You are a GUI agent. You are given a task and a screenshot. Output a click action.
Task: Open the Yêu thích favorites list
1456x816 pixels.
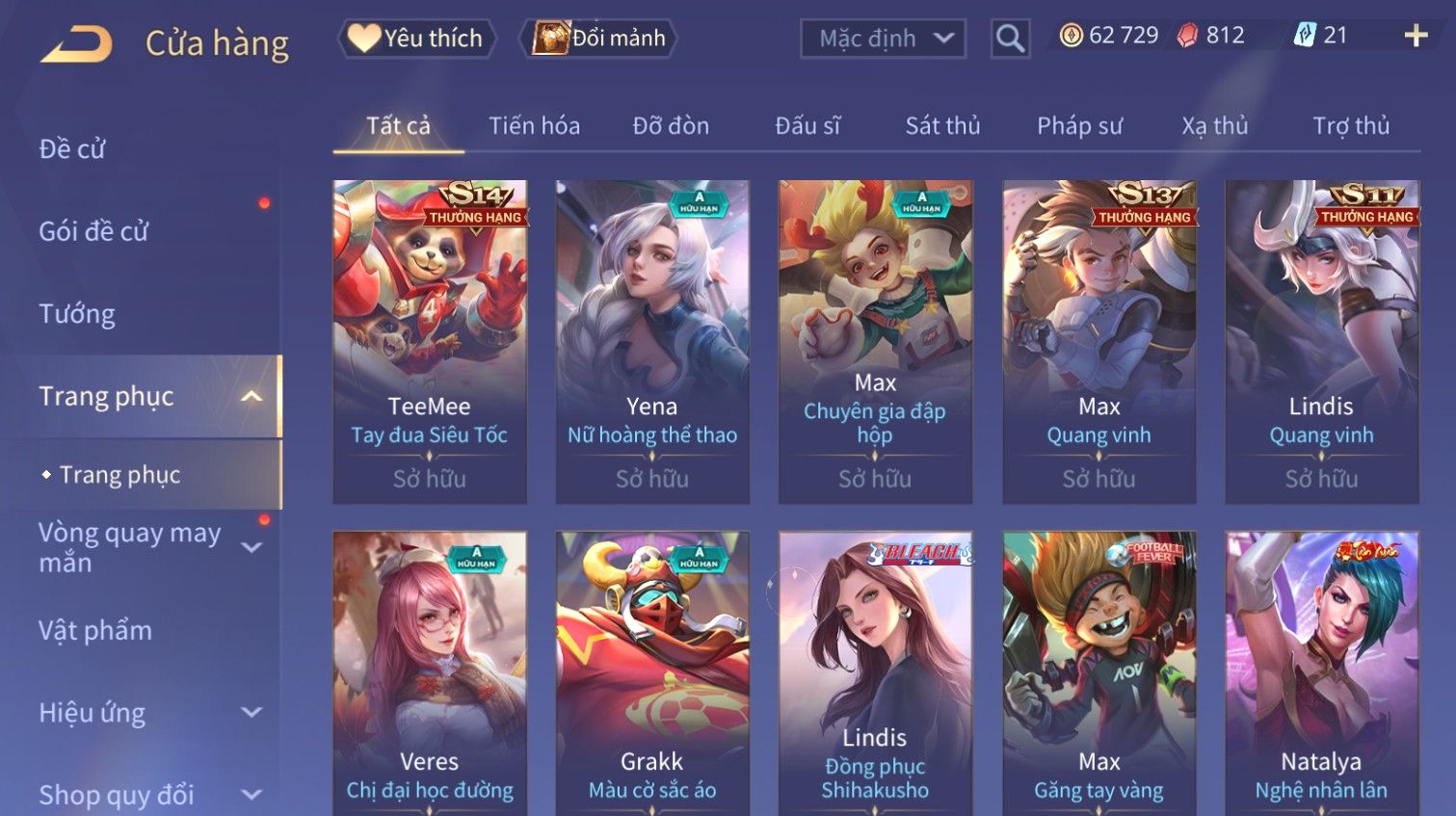tap(416, 39)
